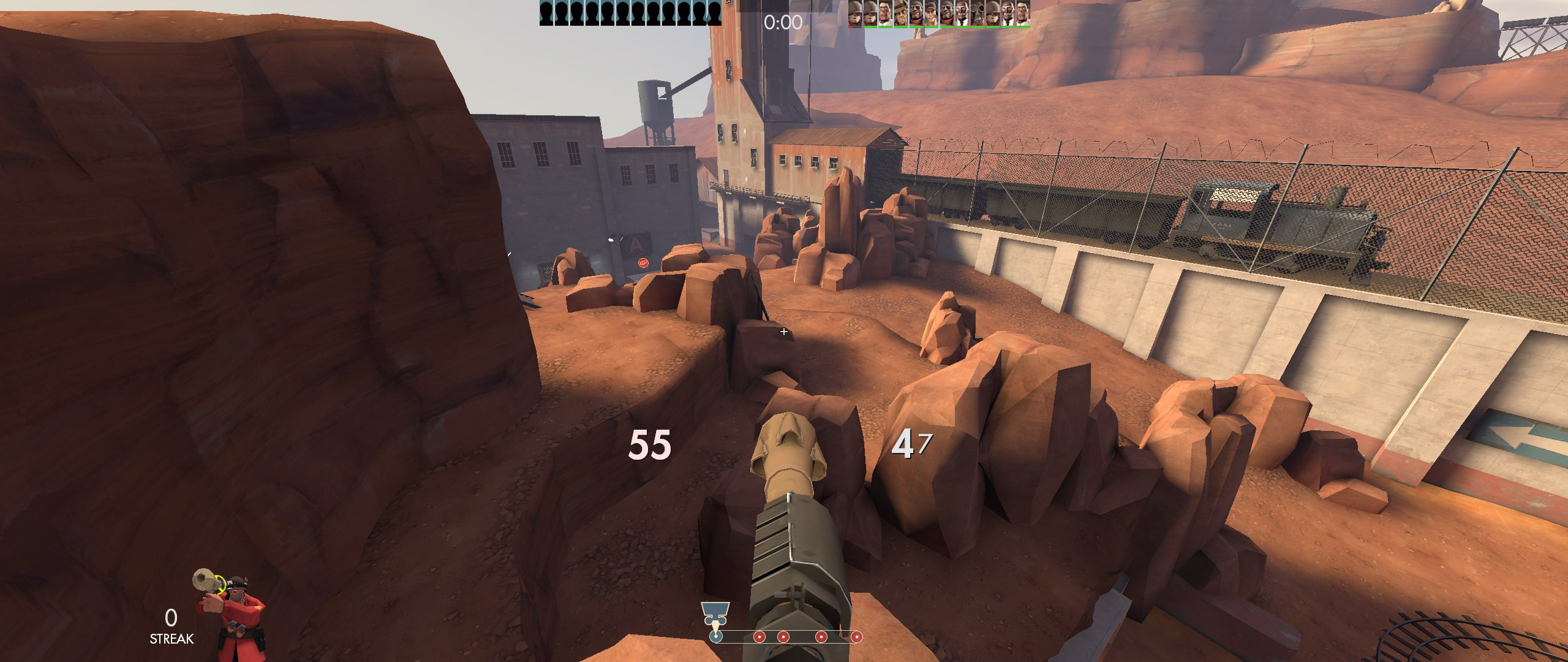Expand the second red checkpoint circle
Screen dimensions: 1568x662
[x=783, y=637]
